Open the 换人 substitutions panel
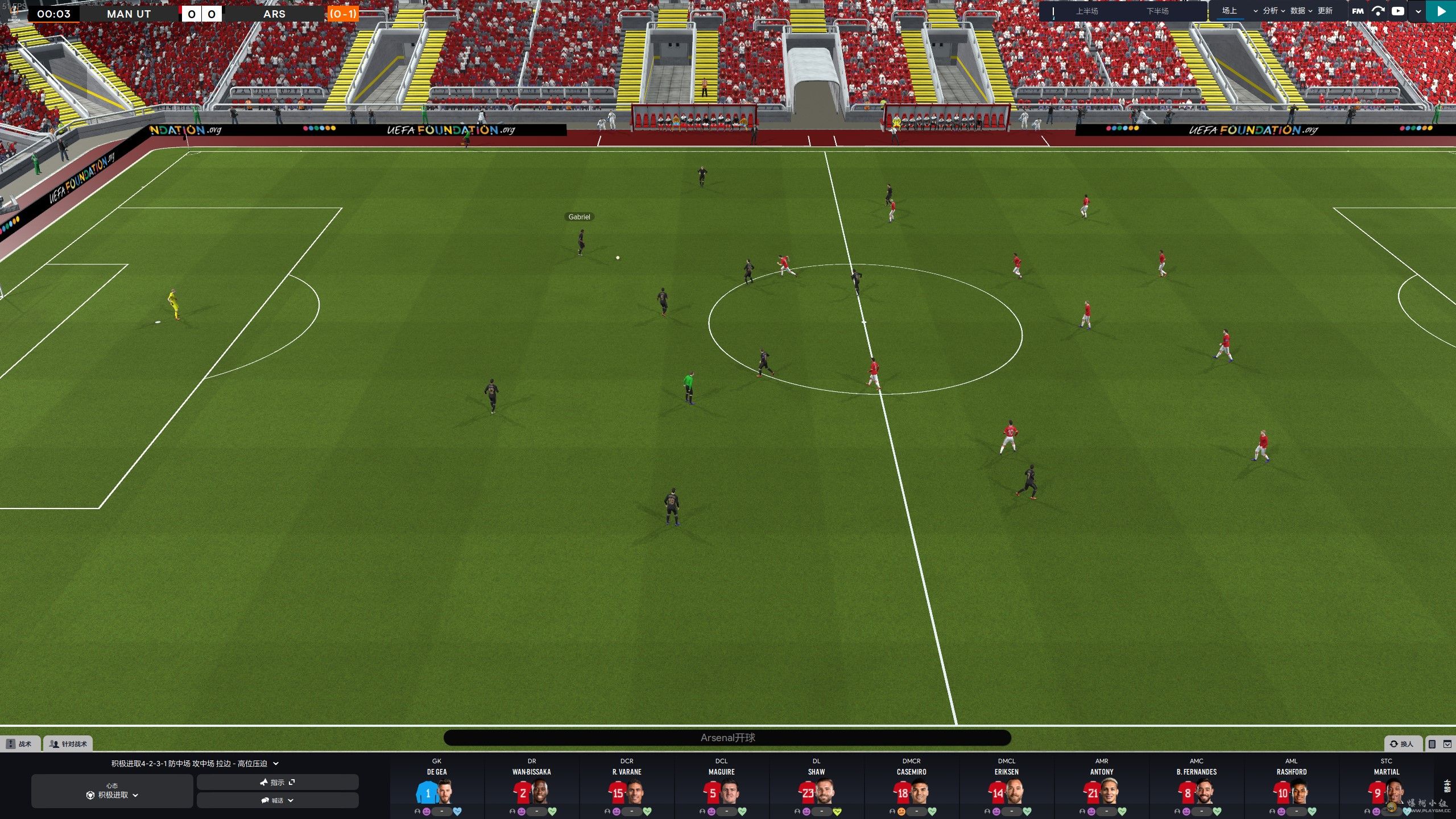 coord(1402,743)
